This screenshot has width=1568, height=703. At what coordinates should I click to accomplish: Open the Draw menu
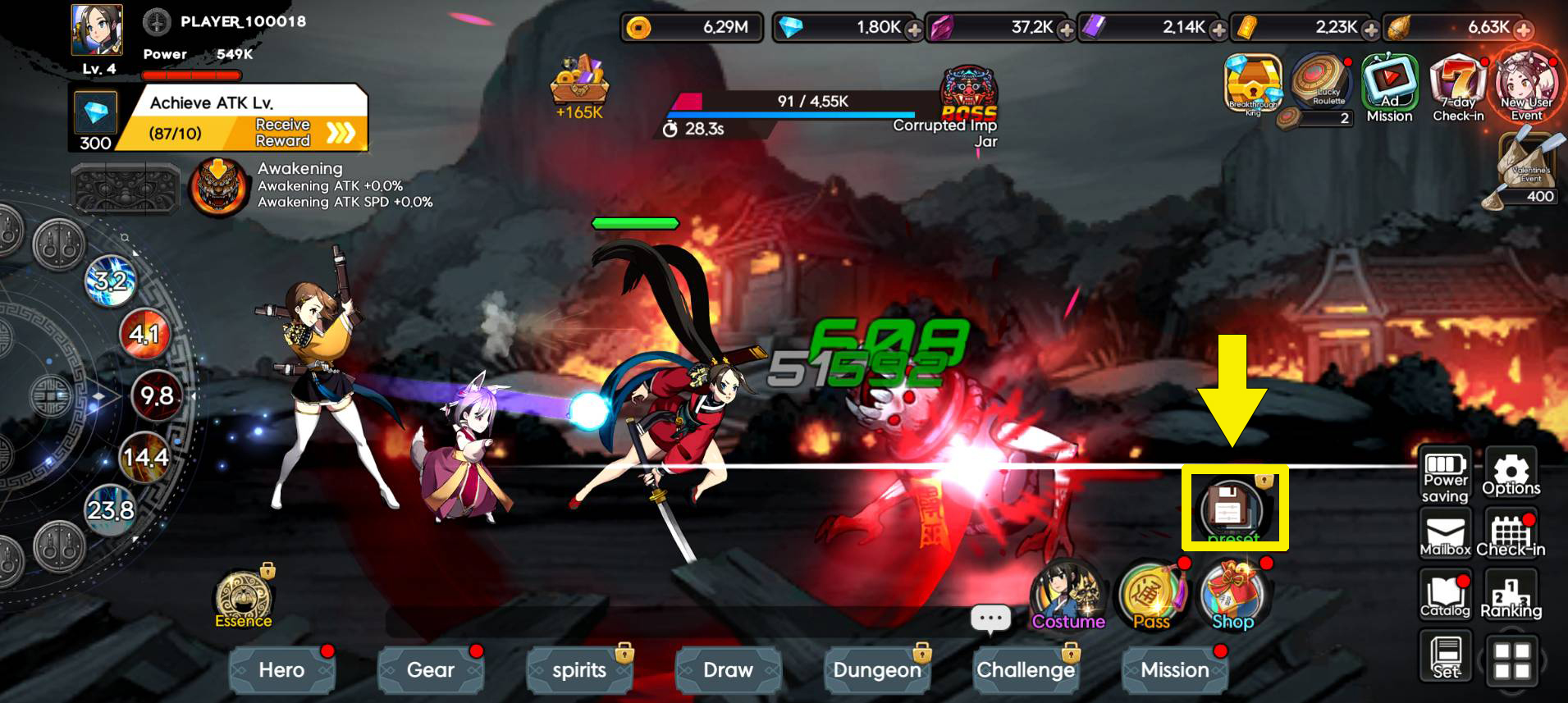(x=728, y=670)
